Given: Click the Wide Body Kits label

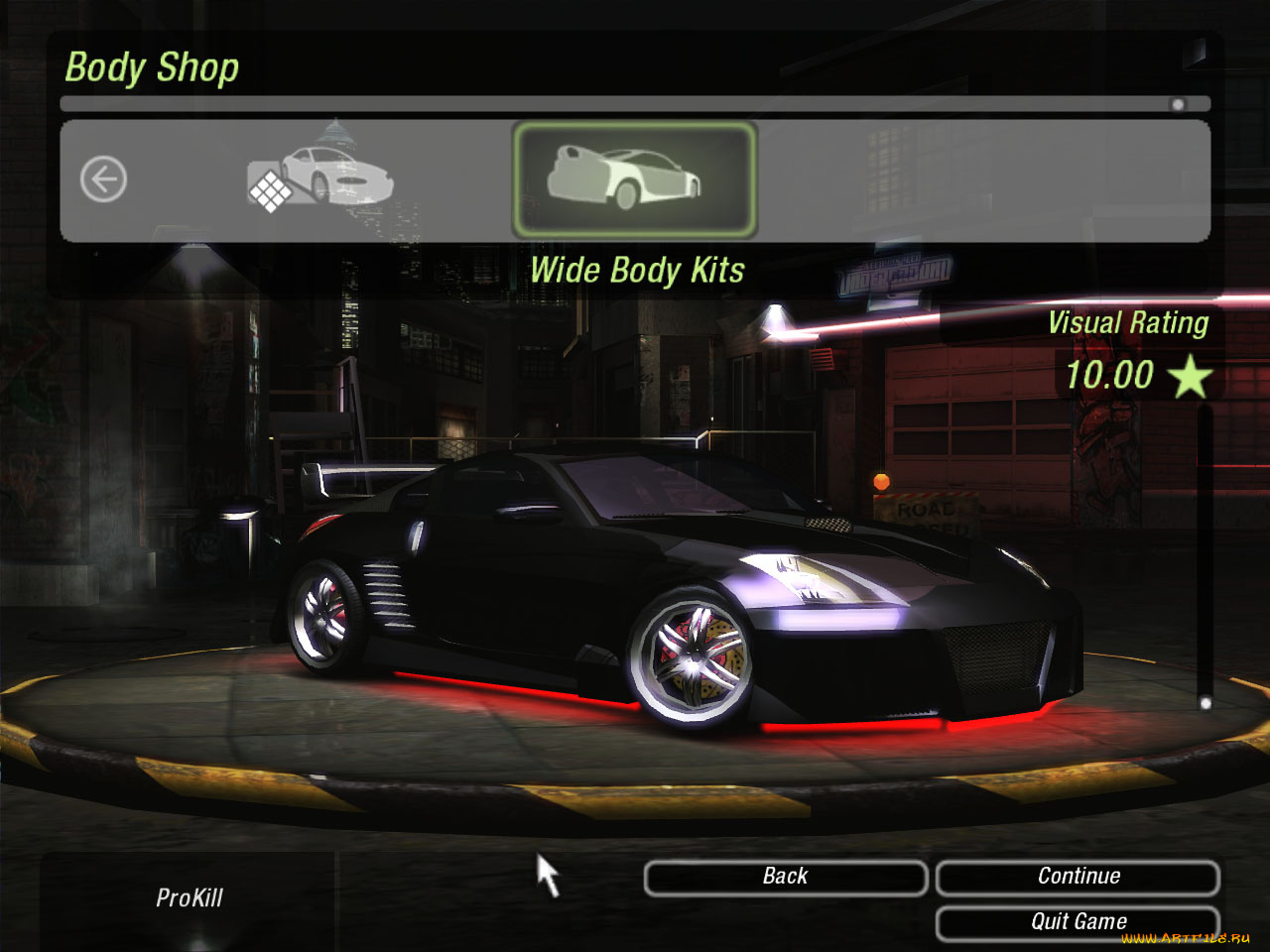Looking at the screenshot, I should point(638,270).
